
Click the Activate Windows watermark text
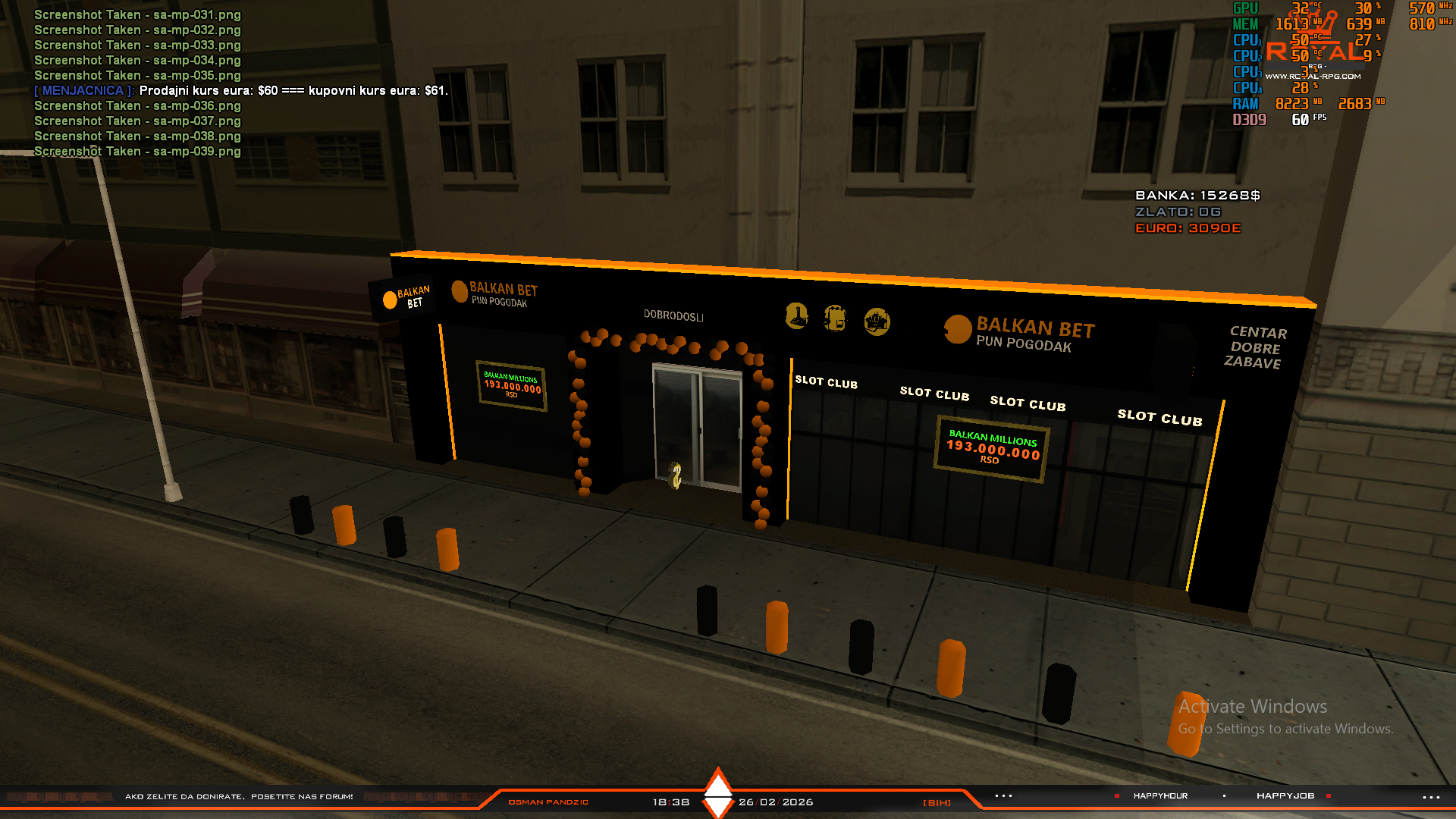click(x=1253, y=707)
